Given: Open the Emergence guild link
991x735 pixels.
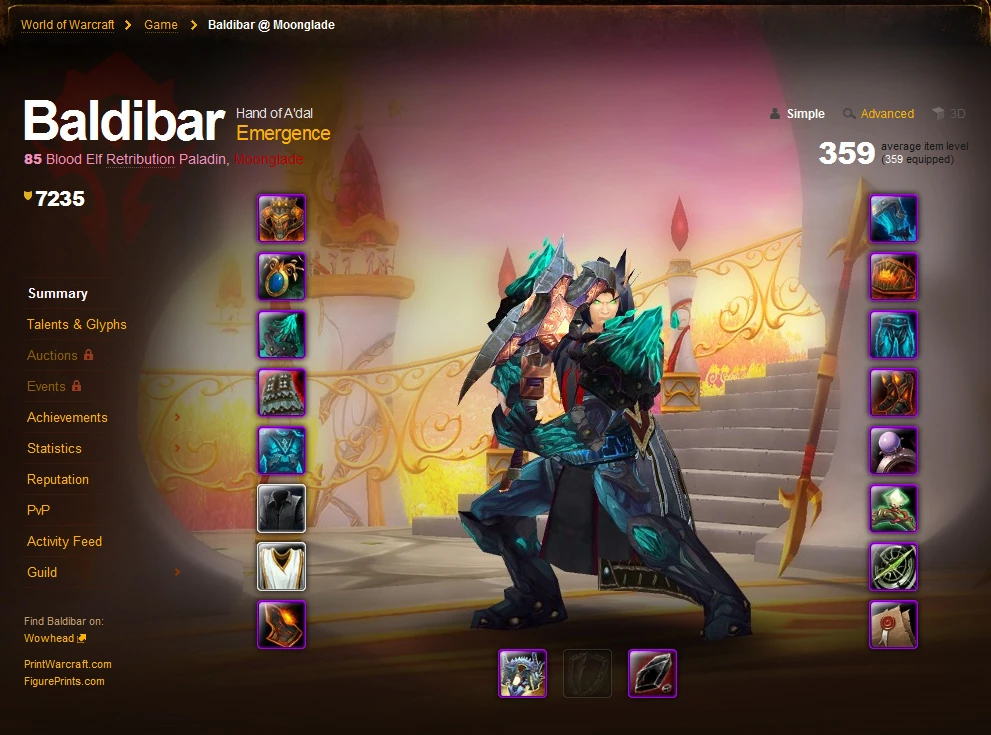Looking at the screenshot, I should tap(283, 133).
